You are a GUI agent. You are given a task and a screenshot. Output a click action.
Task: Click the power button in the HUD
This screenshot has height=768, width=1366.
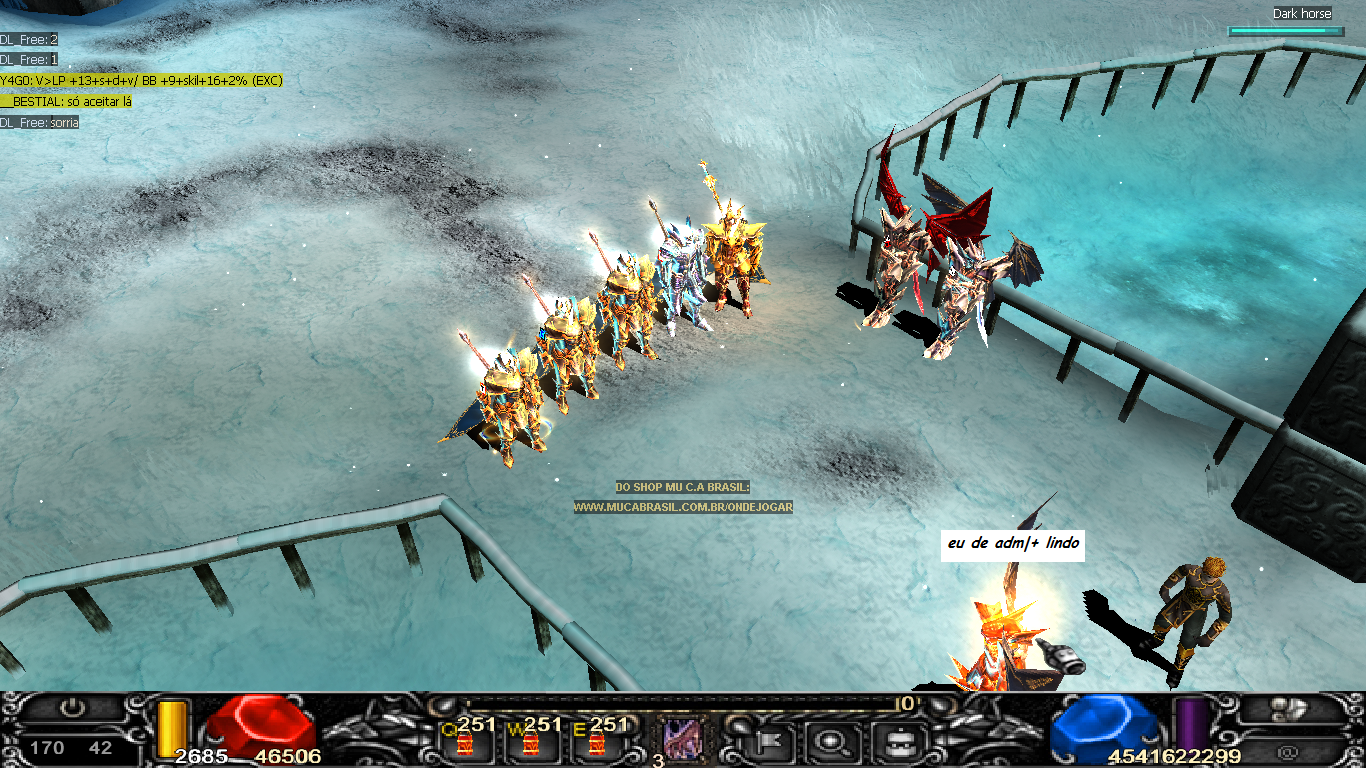pyautogui.click(x=71, y=709)
